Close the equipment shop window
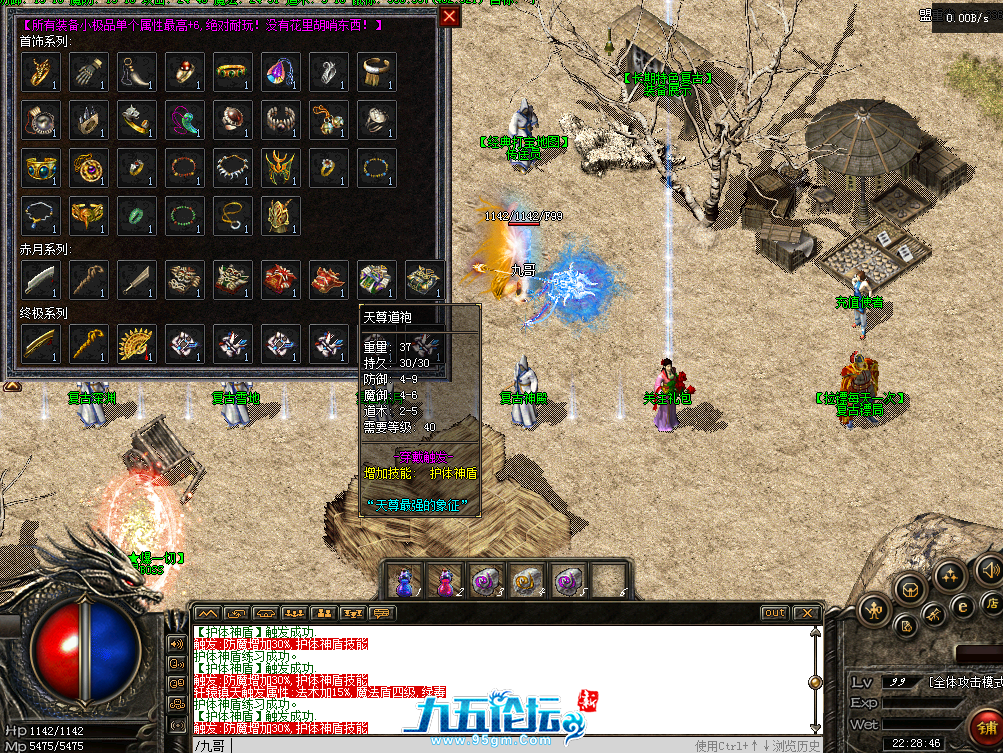Image resolution: width=1003 pixels, height=753 pixels. click(450, 16)
